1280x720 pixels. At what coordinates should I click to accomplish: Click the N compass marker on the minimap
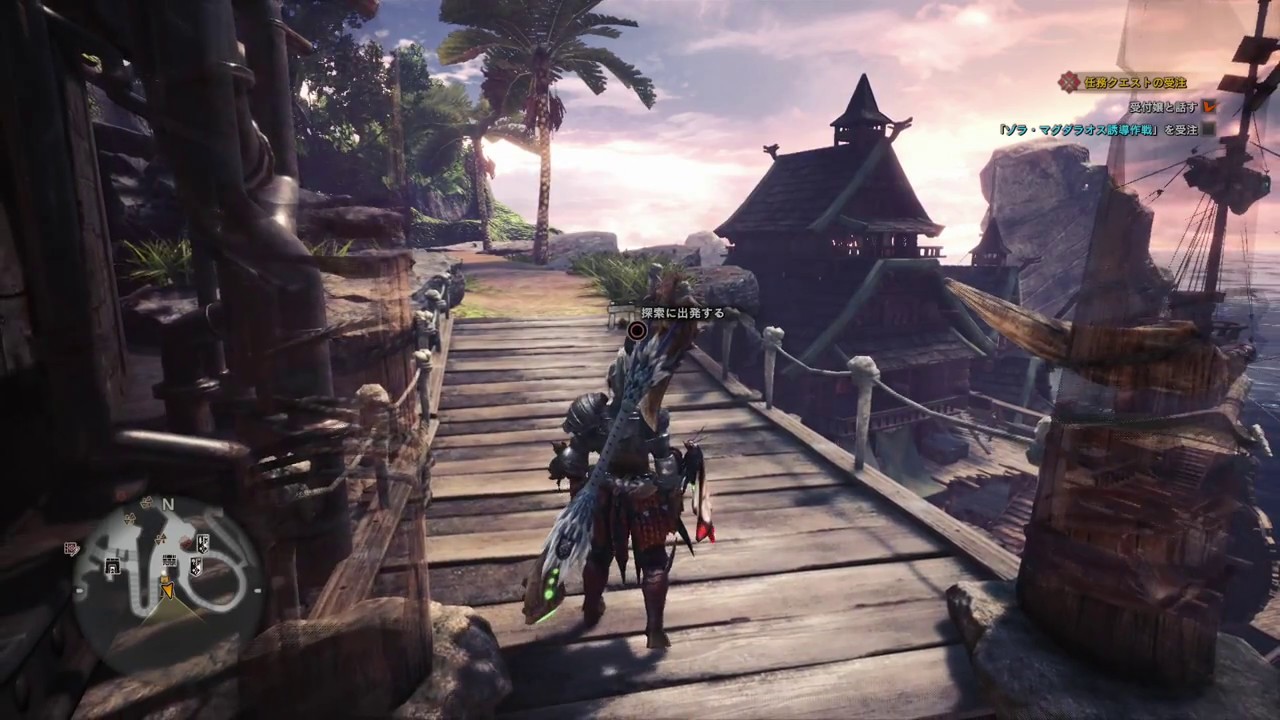pyautogui.click(x=167, y=504)
